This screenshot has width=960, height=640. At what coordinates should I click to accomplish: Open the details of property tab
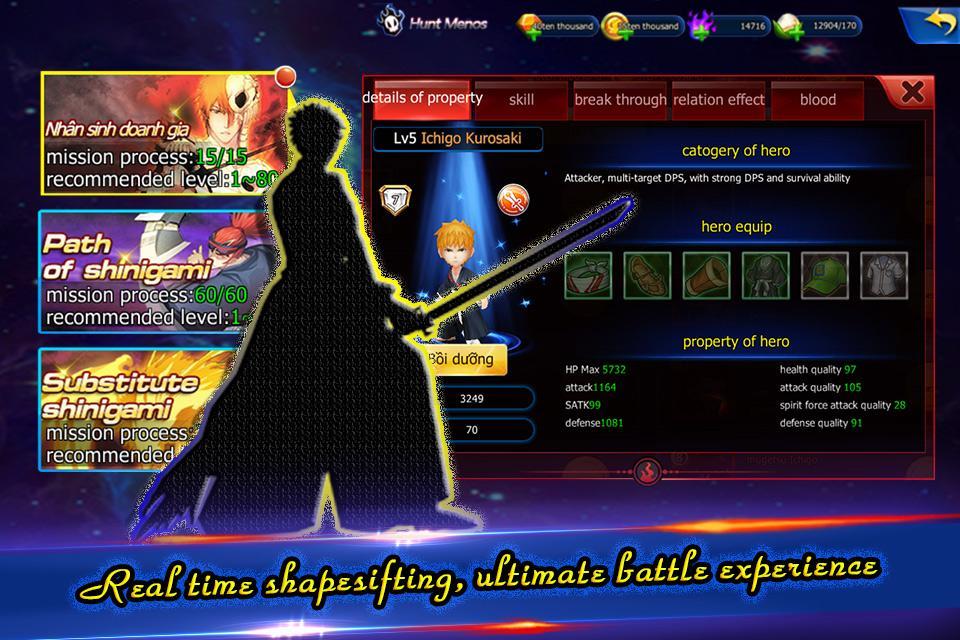tap(422, 98)
